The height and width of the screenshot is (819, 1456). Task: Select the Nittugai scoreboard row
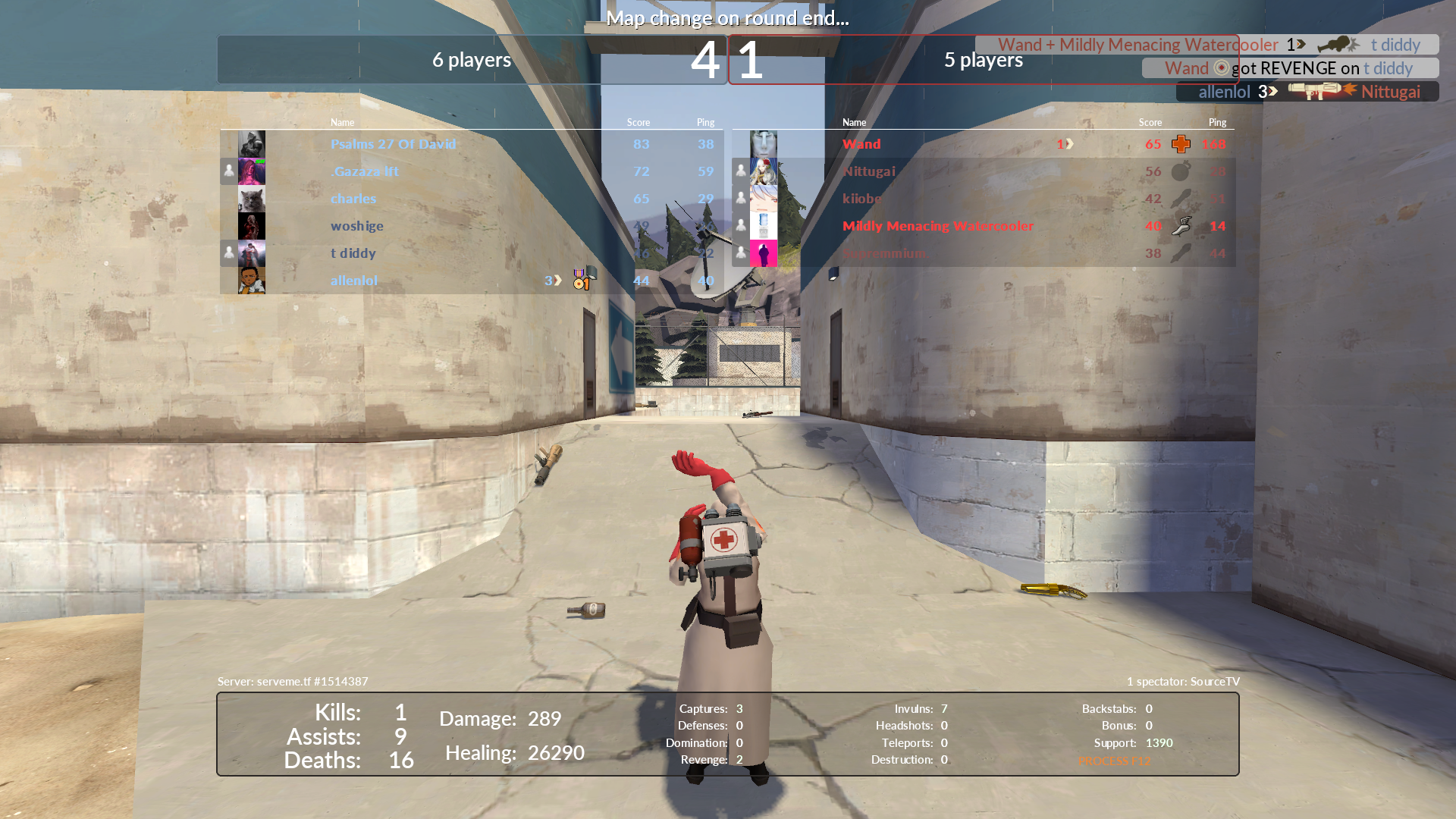(x=869, y=171)
